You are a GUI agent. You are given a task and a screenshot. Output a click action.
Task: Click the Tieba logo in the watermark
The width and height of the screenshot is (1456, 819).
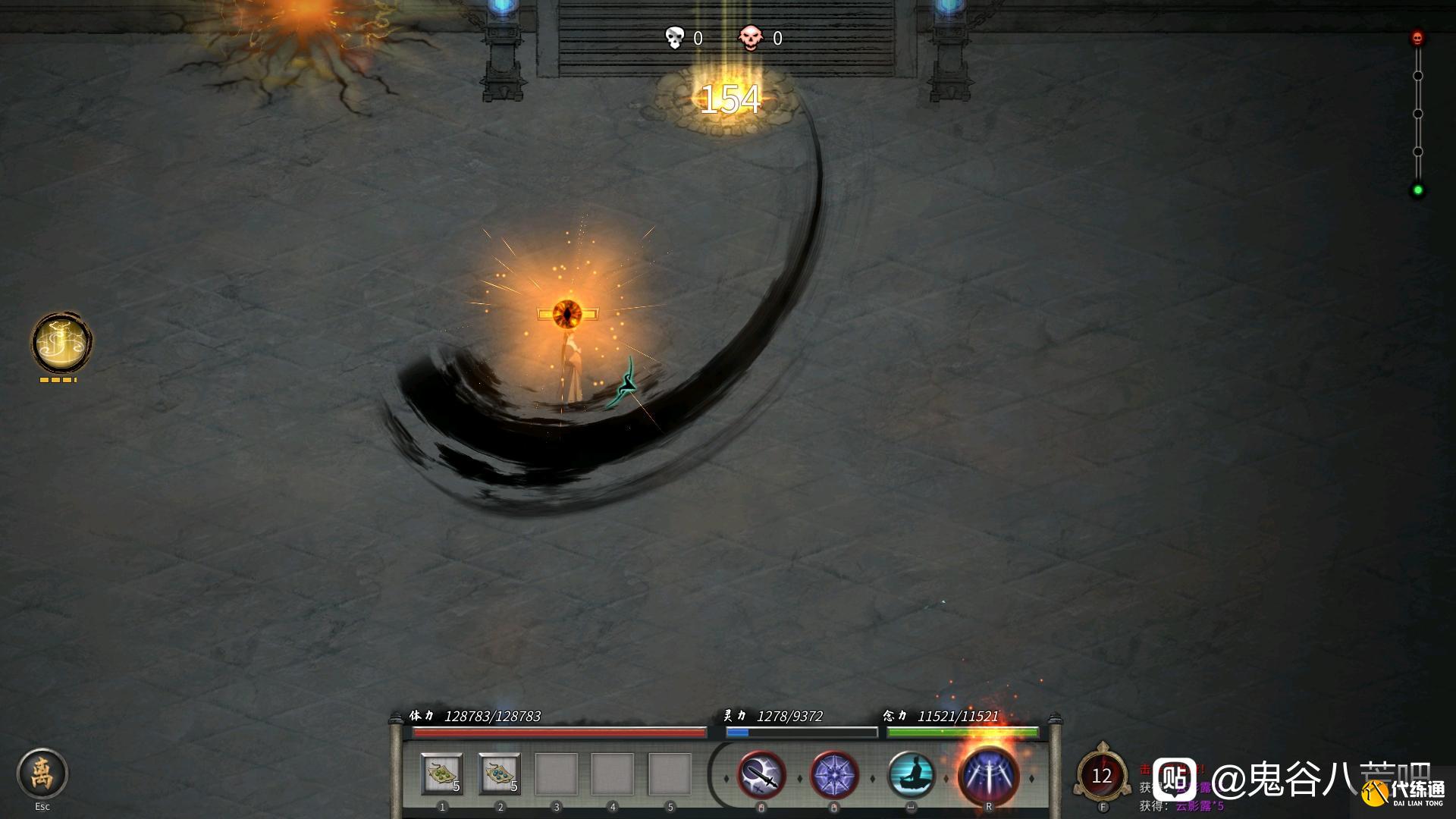(x=1175, y=780)
